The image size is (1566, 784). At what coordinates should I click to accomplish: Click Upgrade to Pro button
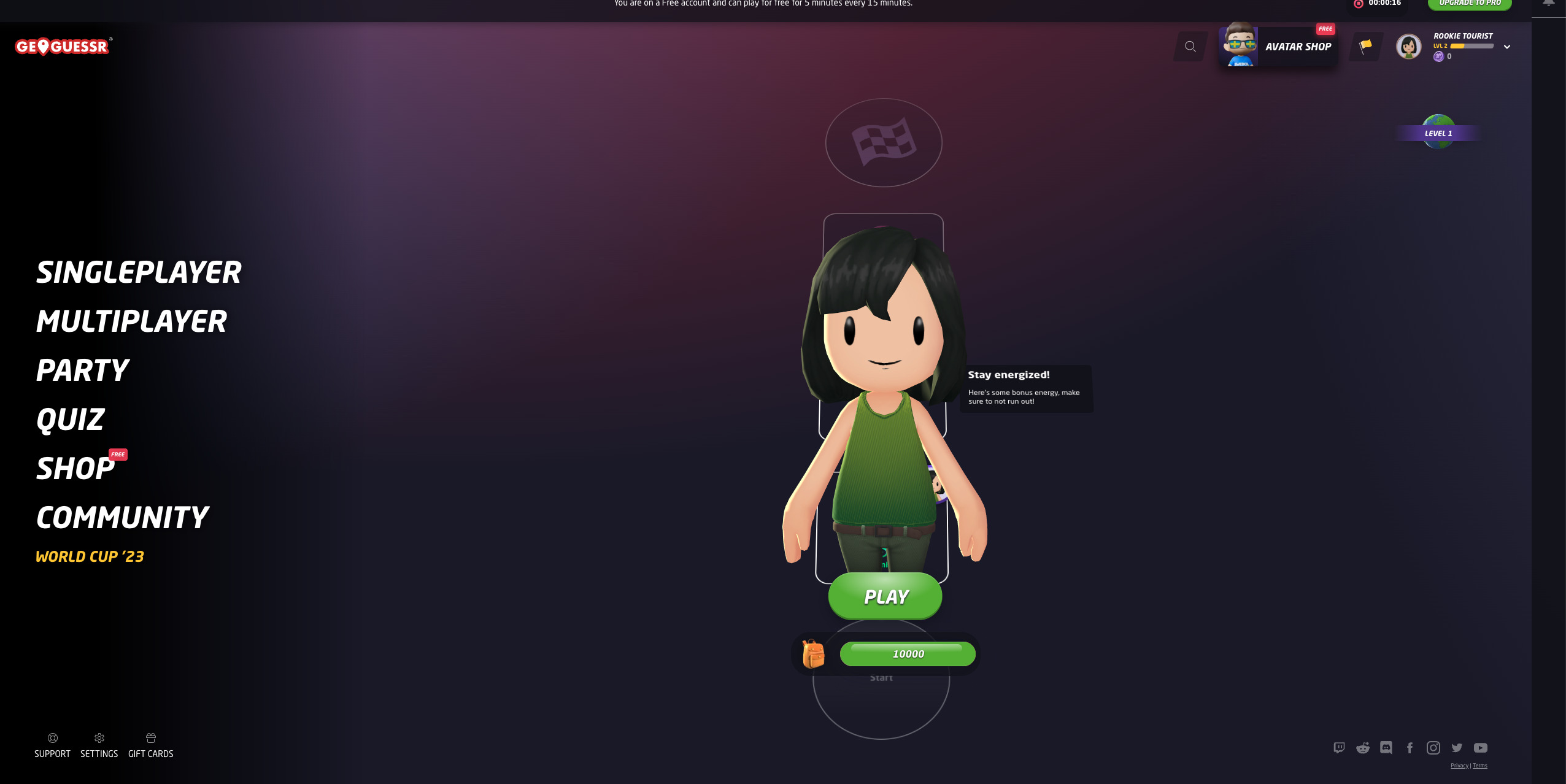1469,4
